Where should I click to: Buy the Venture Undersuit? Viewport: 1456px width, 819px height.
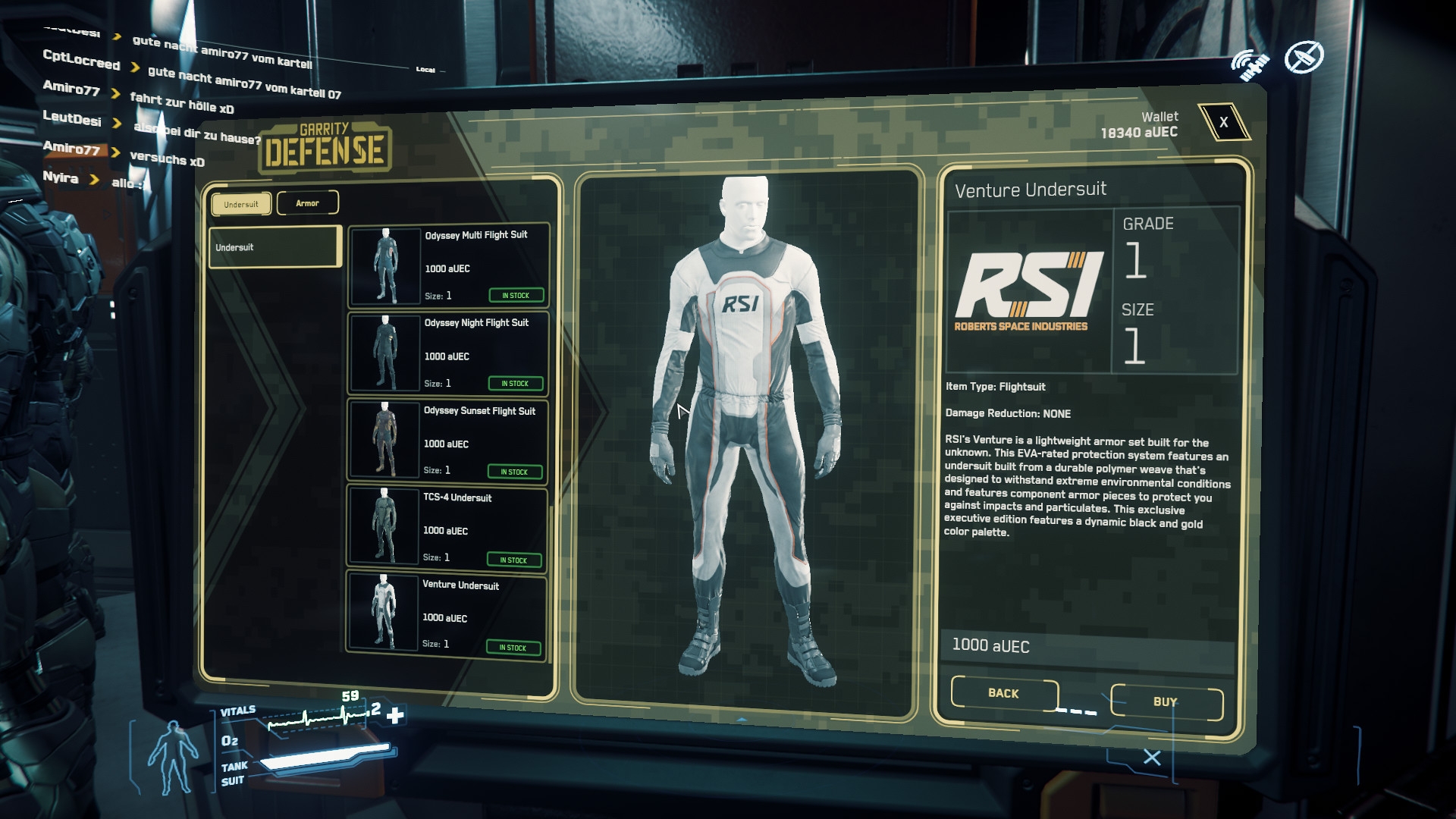1166,701
